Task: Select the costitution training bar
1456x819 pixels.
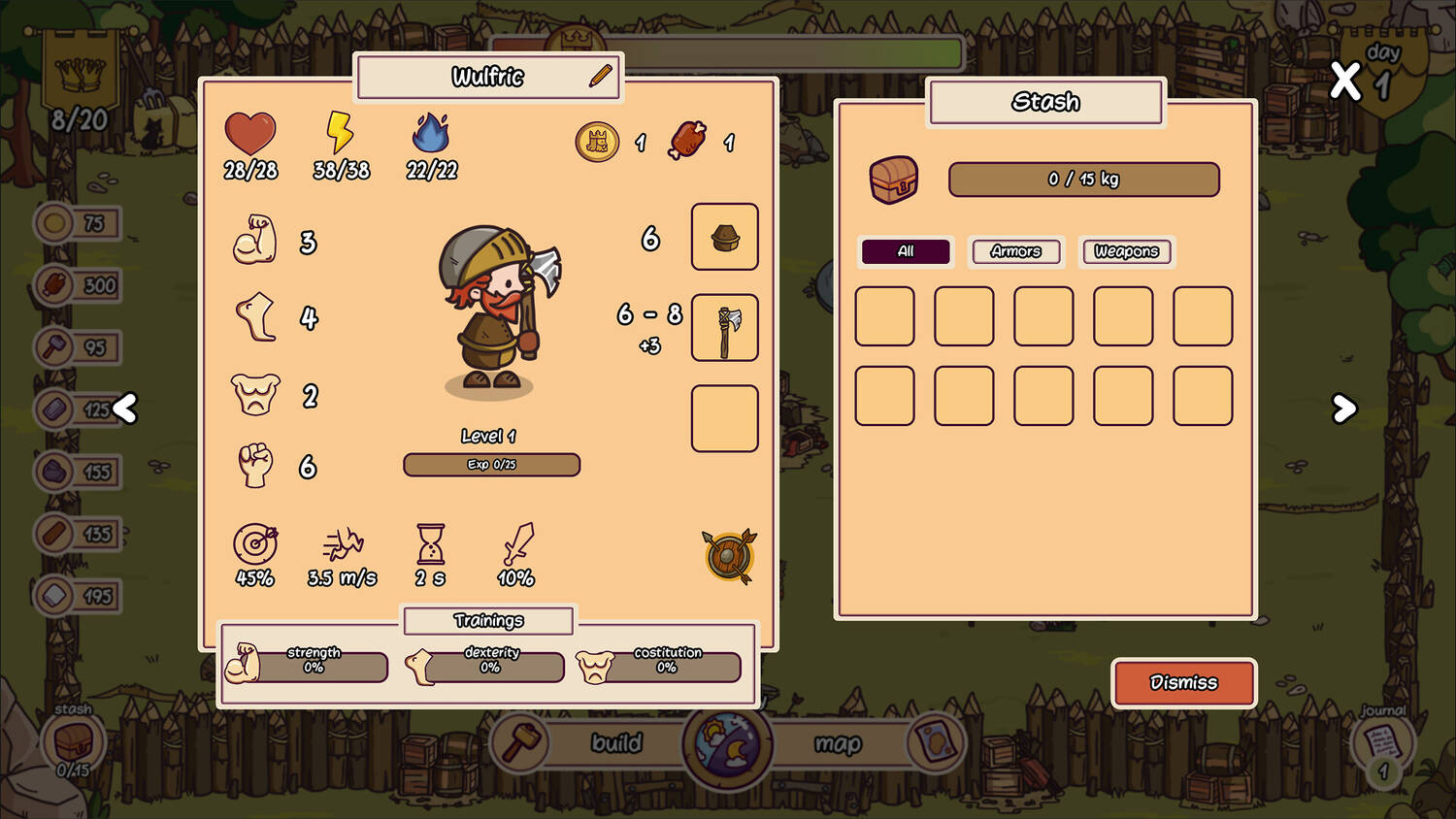Action: coord(667,666)
